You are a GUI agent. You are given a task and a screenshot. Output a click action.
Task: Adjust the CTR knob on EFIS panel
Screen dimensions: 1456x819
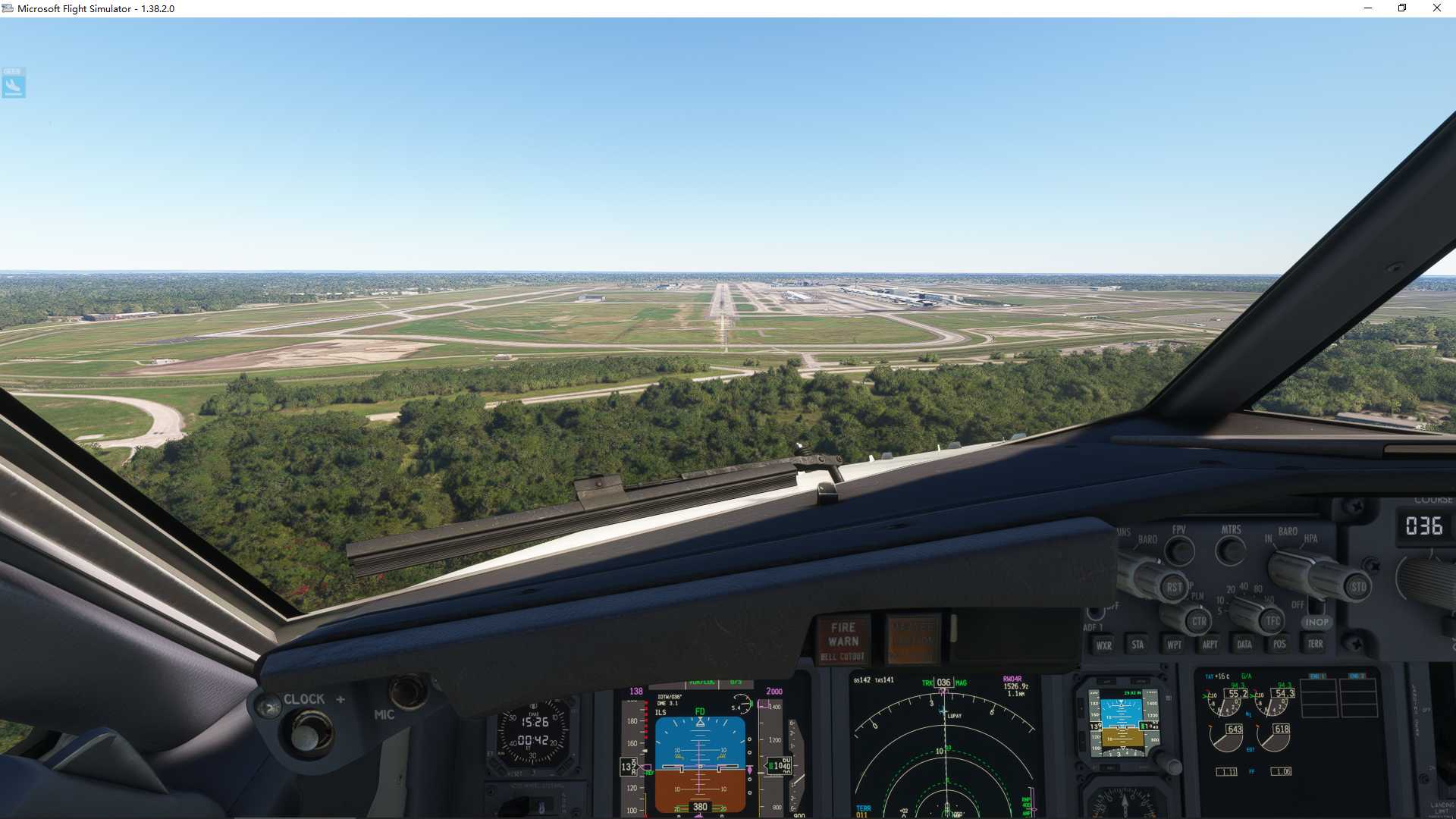coord(1200,622)
